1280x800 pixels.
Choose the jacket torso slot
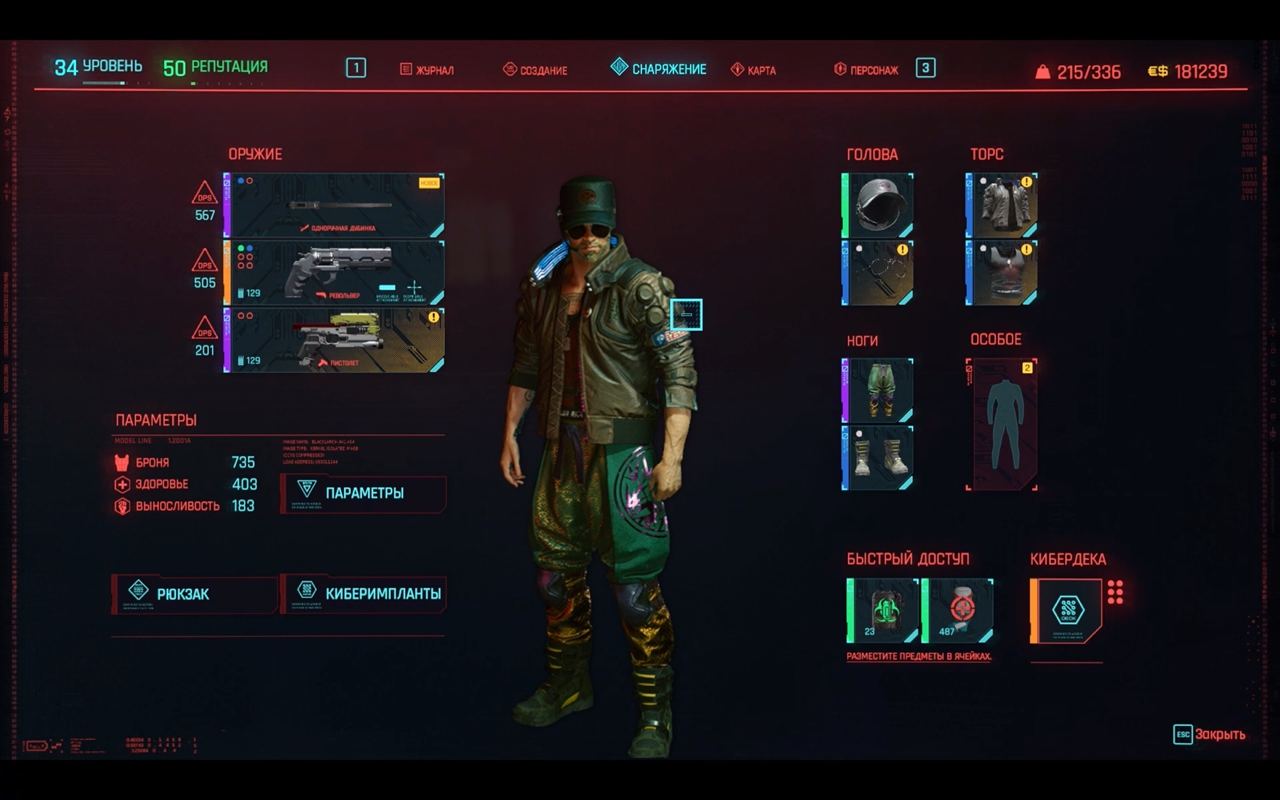coord(1003,205)
